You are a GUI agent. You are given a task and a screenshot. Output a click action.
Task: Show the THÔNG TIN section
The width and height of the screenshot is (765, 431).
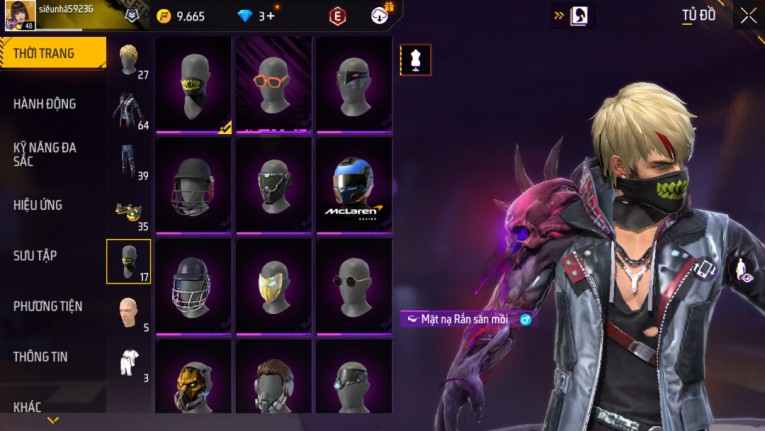tap(41, 356)
